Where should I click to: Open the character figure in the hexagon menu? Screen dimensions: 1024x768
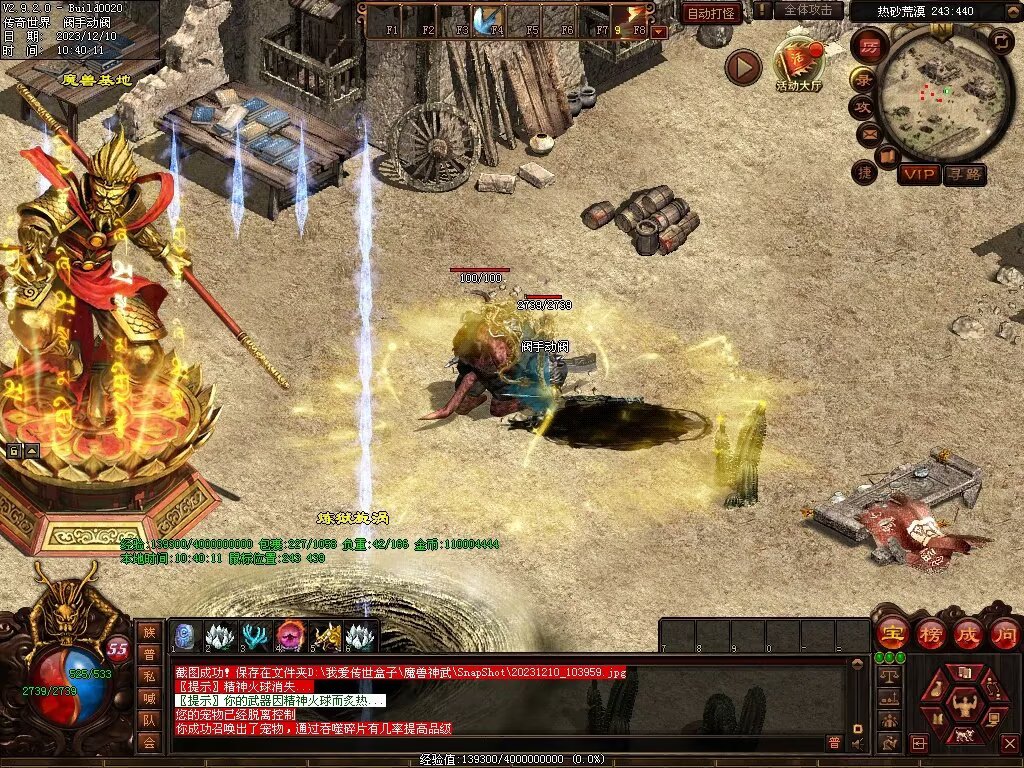tap(965, 703)
